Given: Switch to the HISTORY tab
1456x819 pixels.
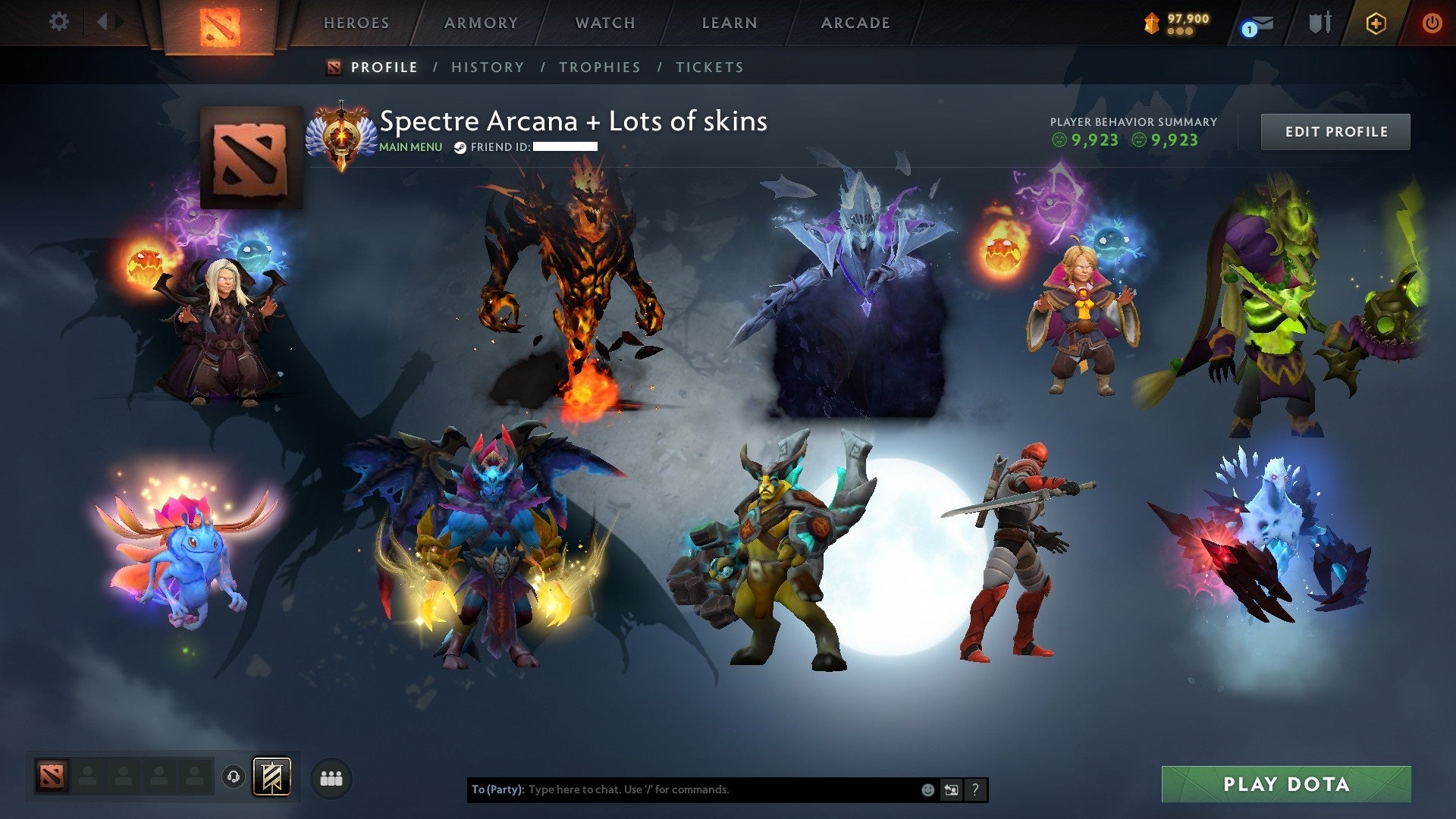Looking at the screenshot, I should 488,67.
